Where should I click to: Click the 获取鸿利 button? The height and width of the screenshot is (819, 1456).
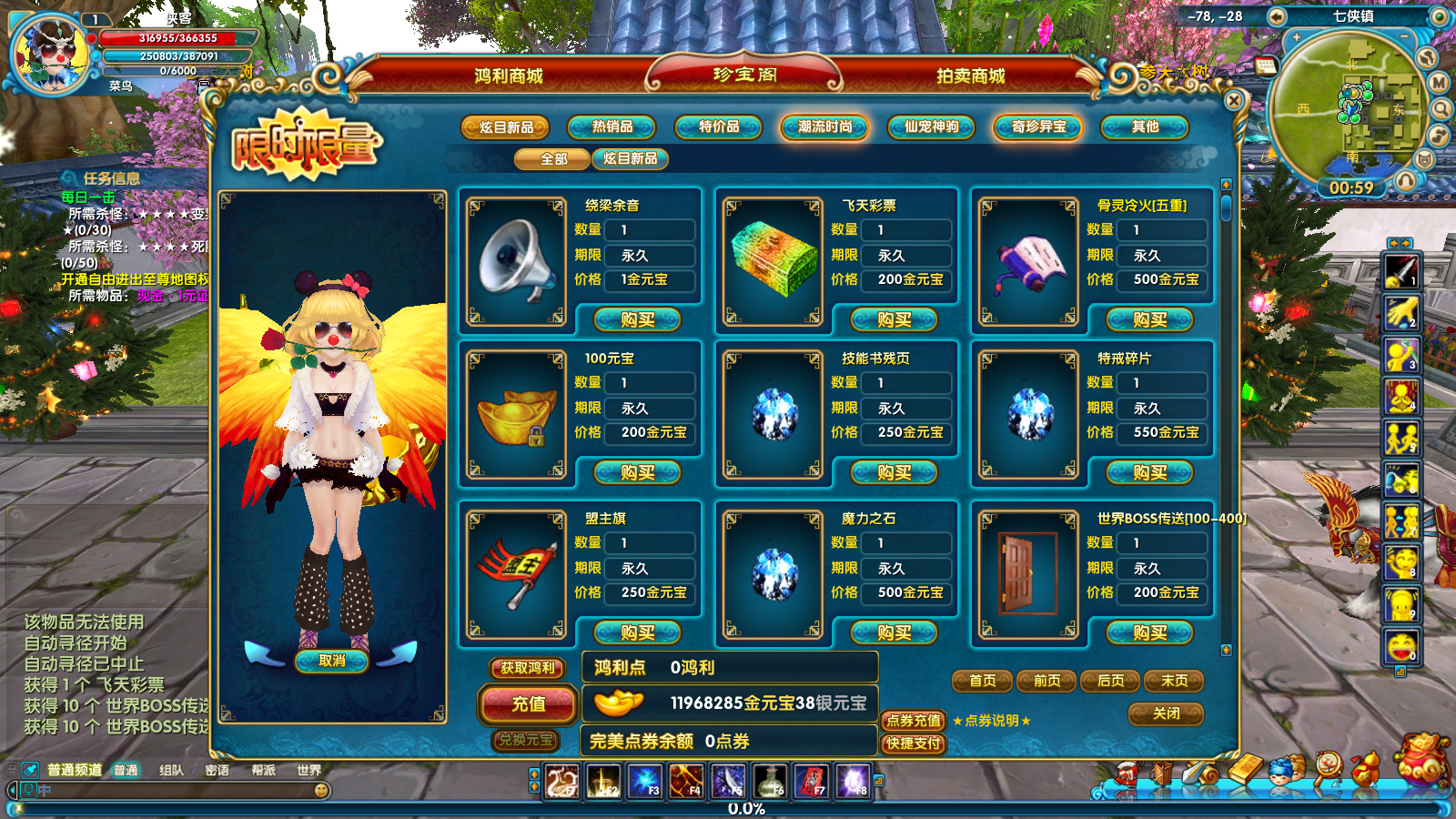pos(527,668)
